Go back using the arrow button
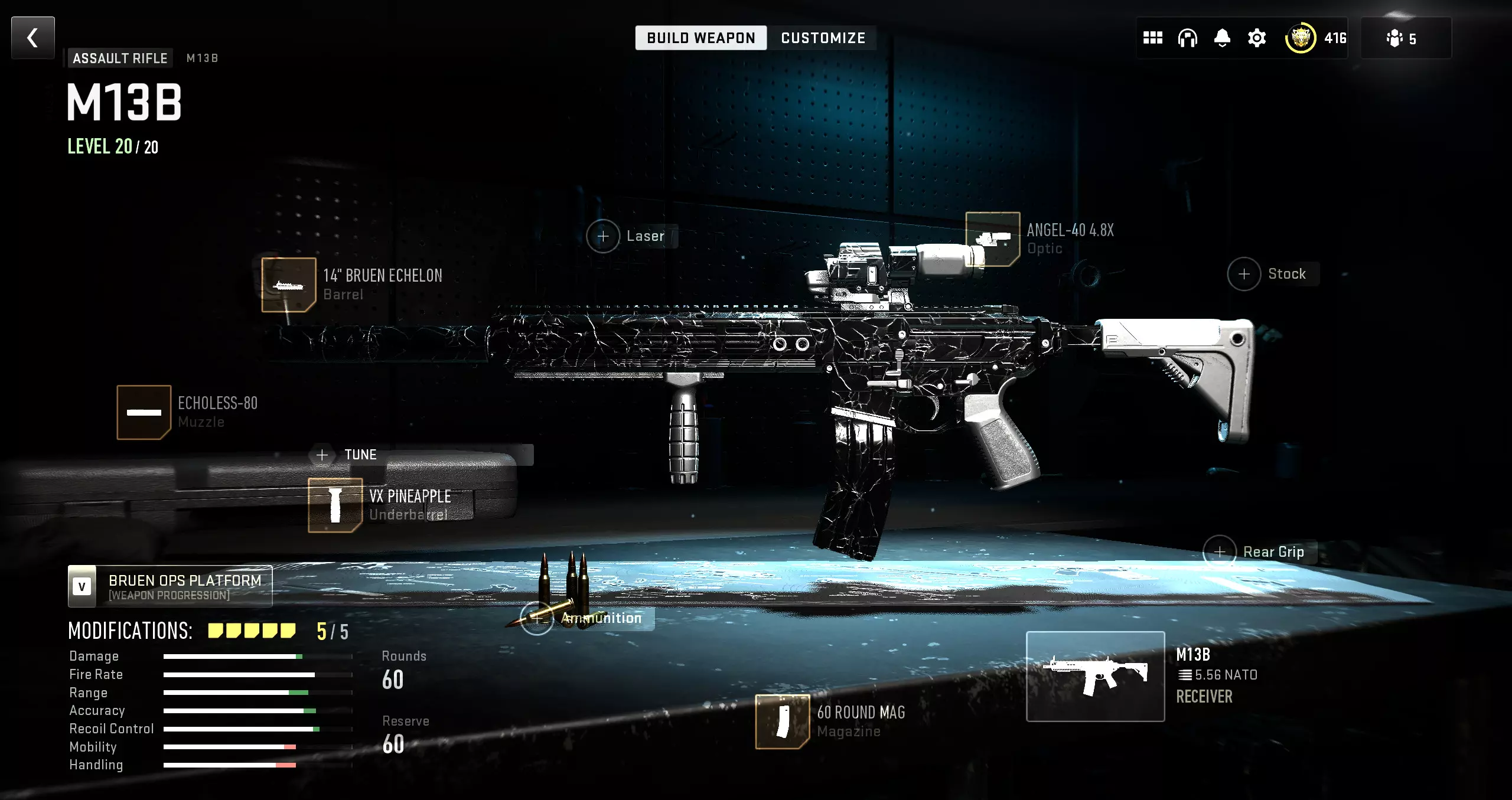The width and height of the screenshot is (1512, 800). [x=33, y=38]
